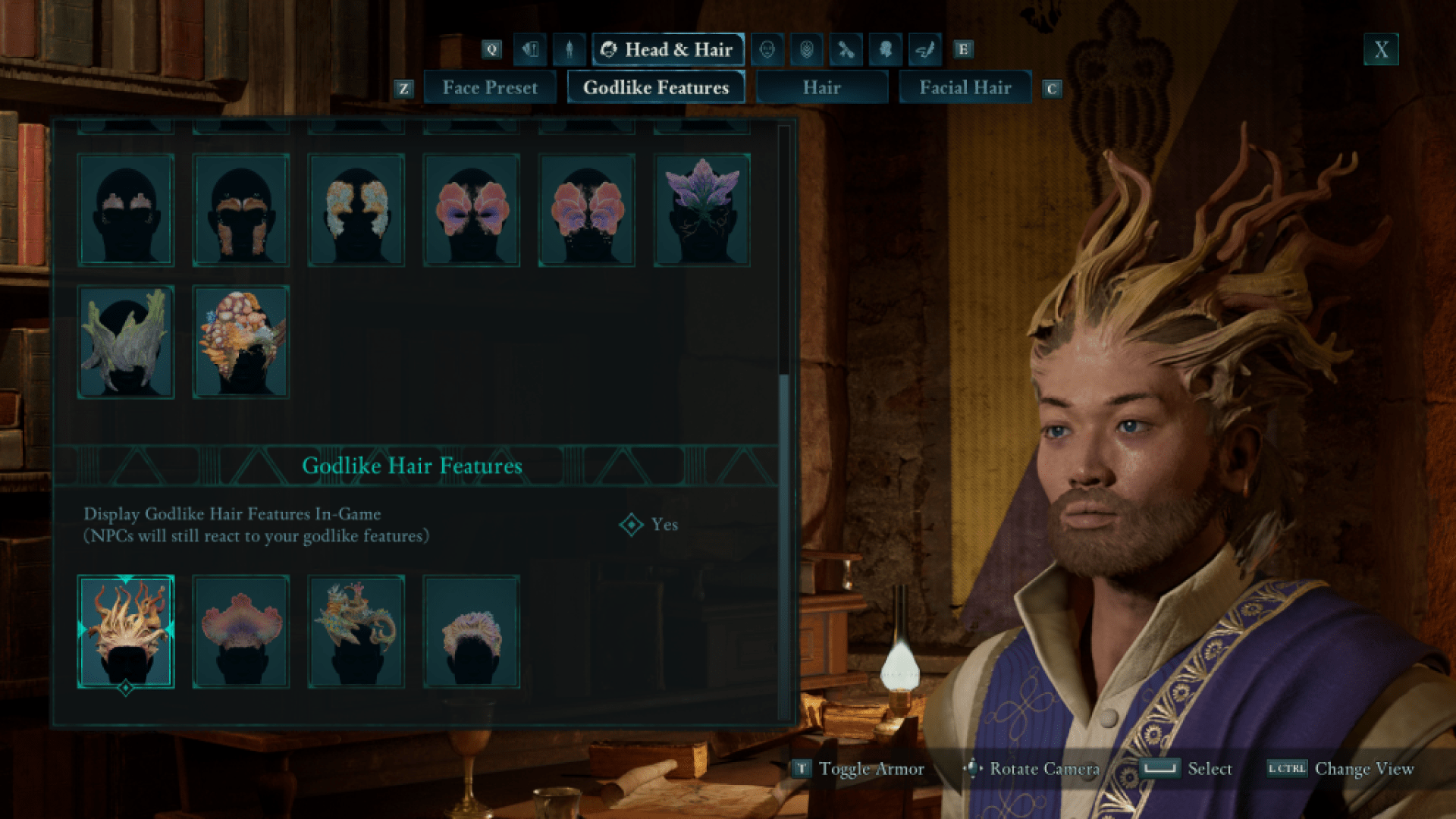Image resolution: width=1456 pixels, height=819 pixels.
Task: Pick the teal and gold swirling hair feature
Action: [356, 632]
